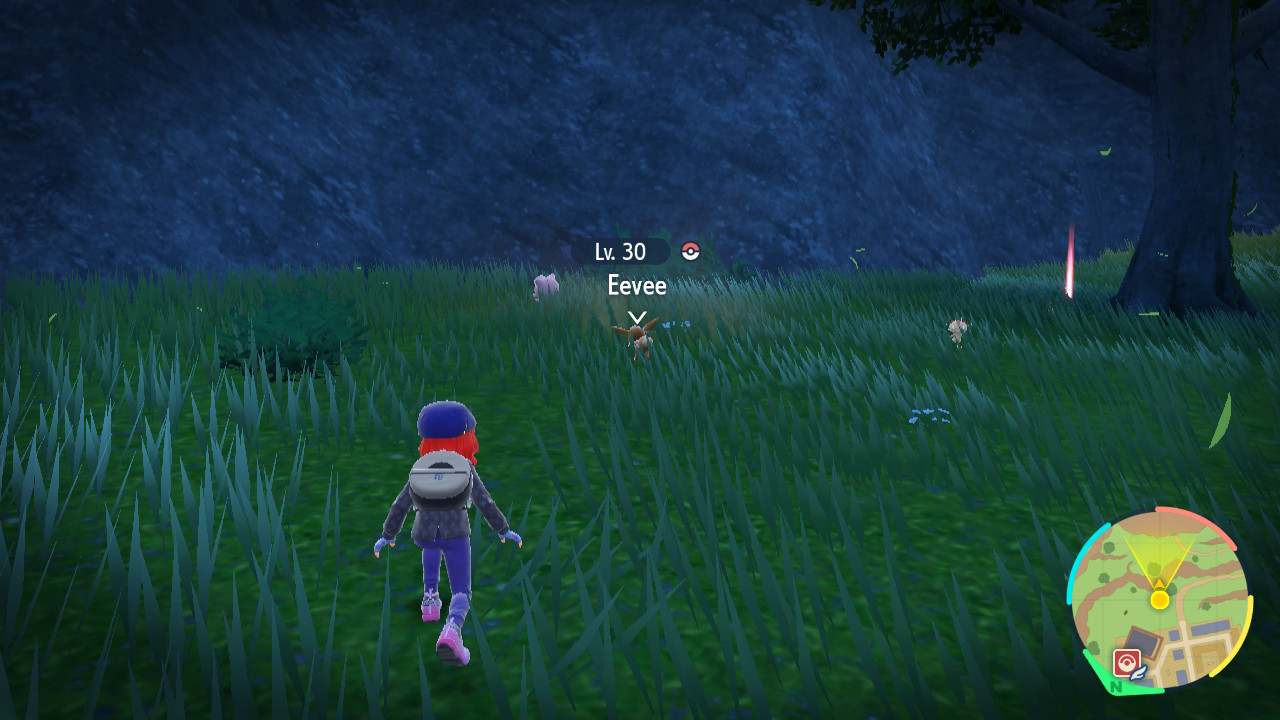
Task: Click the yellow player position marker on the minimap
Action: (x=1160, y=600)
